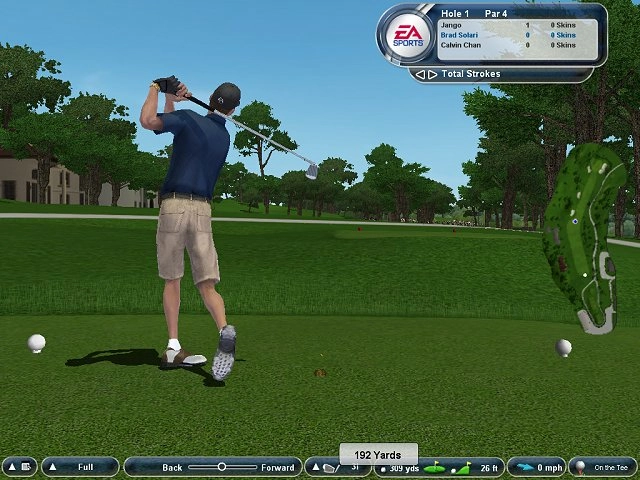The width and height of the screenshot is (640, 480).
Task: Open the club selection panel
Action: coord(336,467)
